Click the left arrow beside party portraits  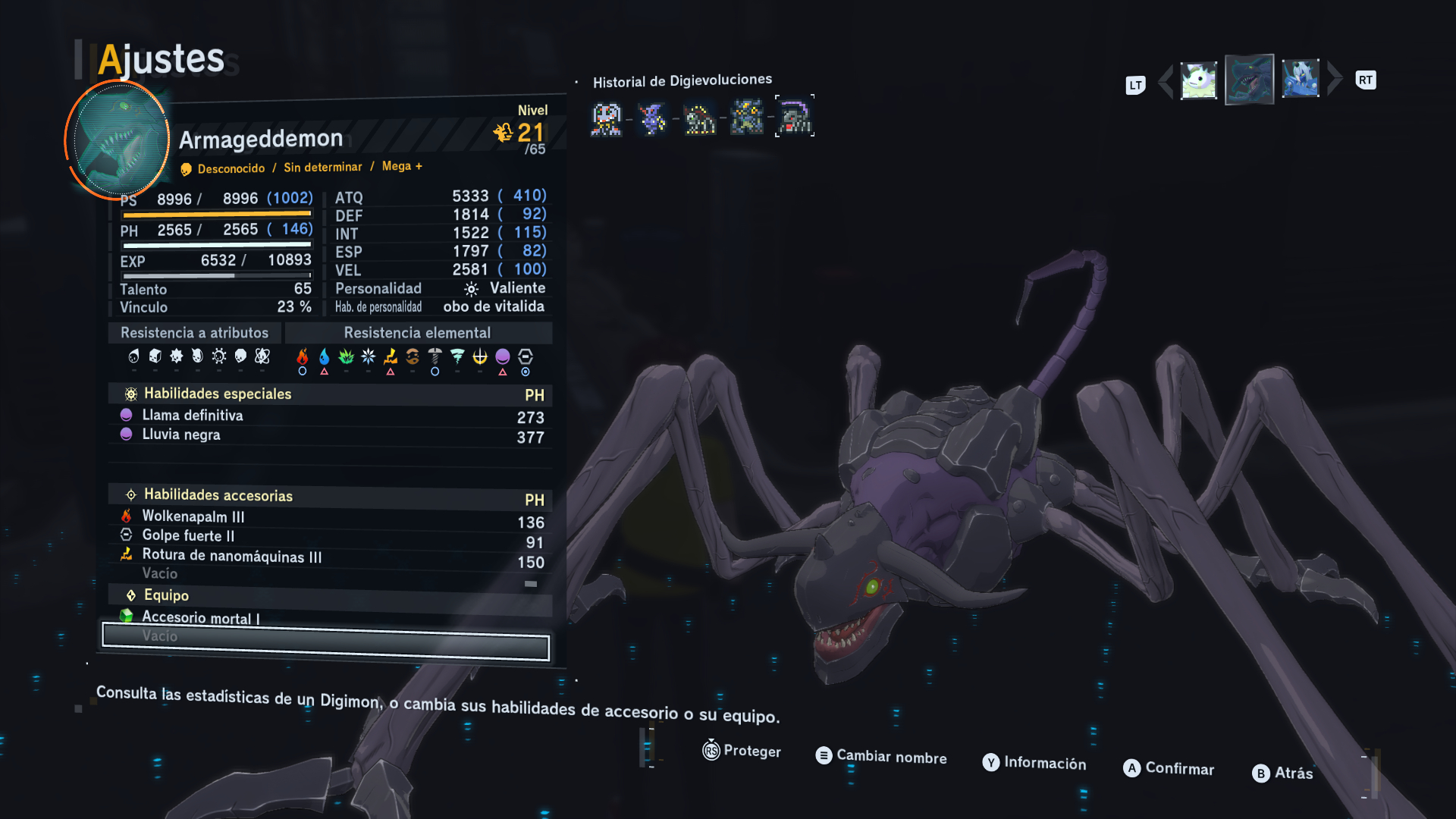click(1166, 81)
